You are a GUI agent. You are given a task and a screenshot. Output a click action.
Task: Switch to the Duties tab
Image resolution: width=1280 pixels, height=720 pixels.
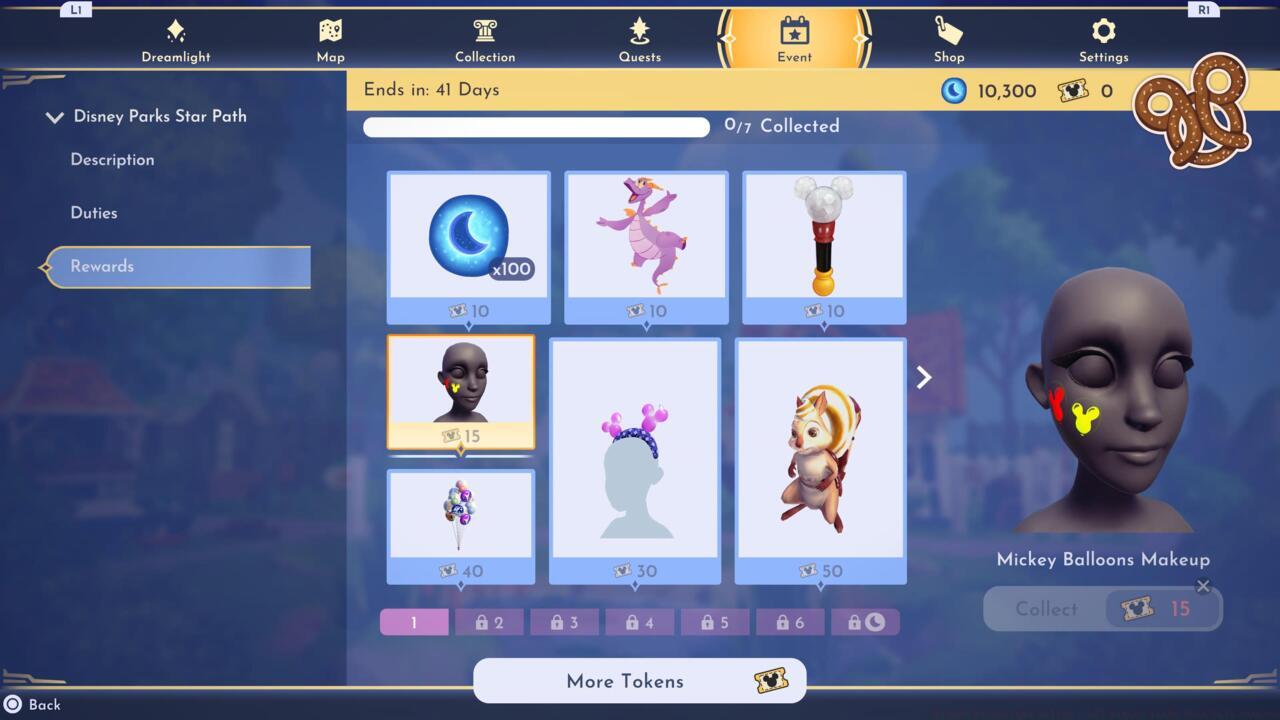[93, 212]
